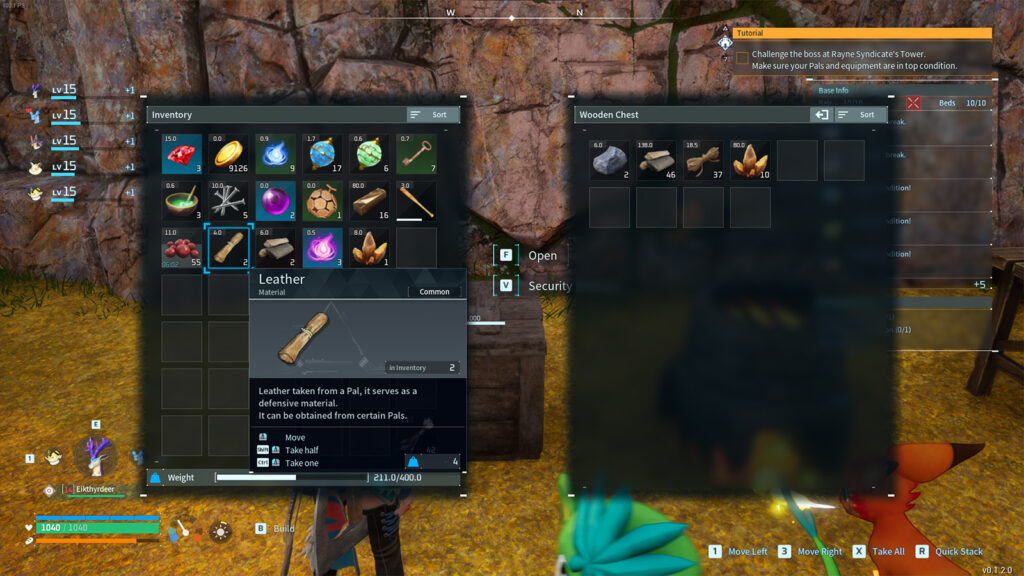Take the wood stack of 46 from chest
Viewport: 1024px width, 576px height.
coord(656,160)
